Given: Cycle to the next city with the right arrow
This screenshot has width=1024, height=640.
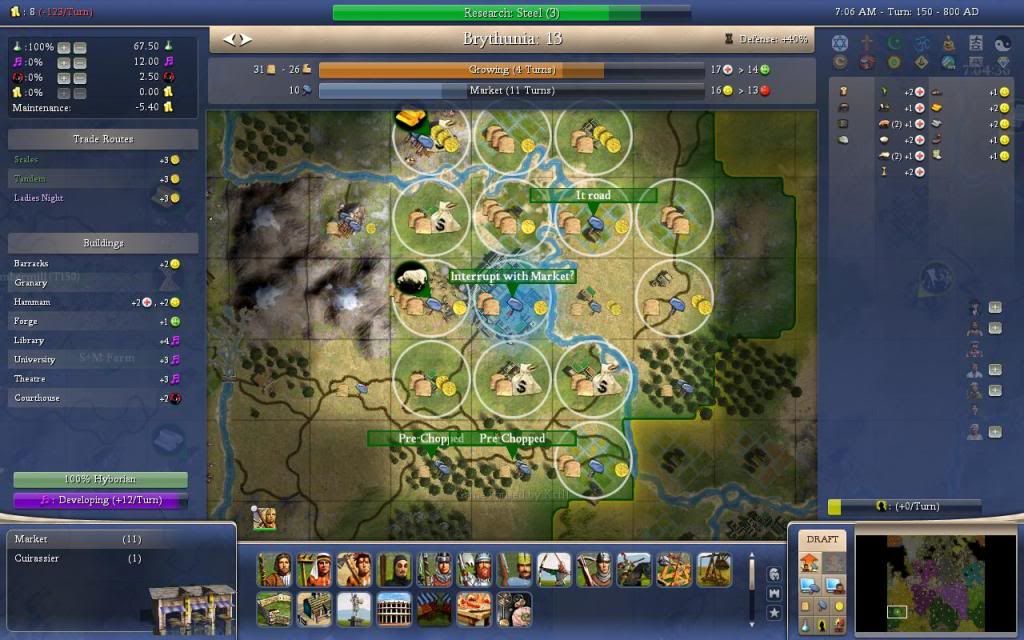Looking at the screenshot, I should pos(246,40).
